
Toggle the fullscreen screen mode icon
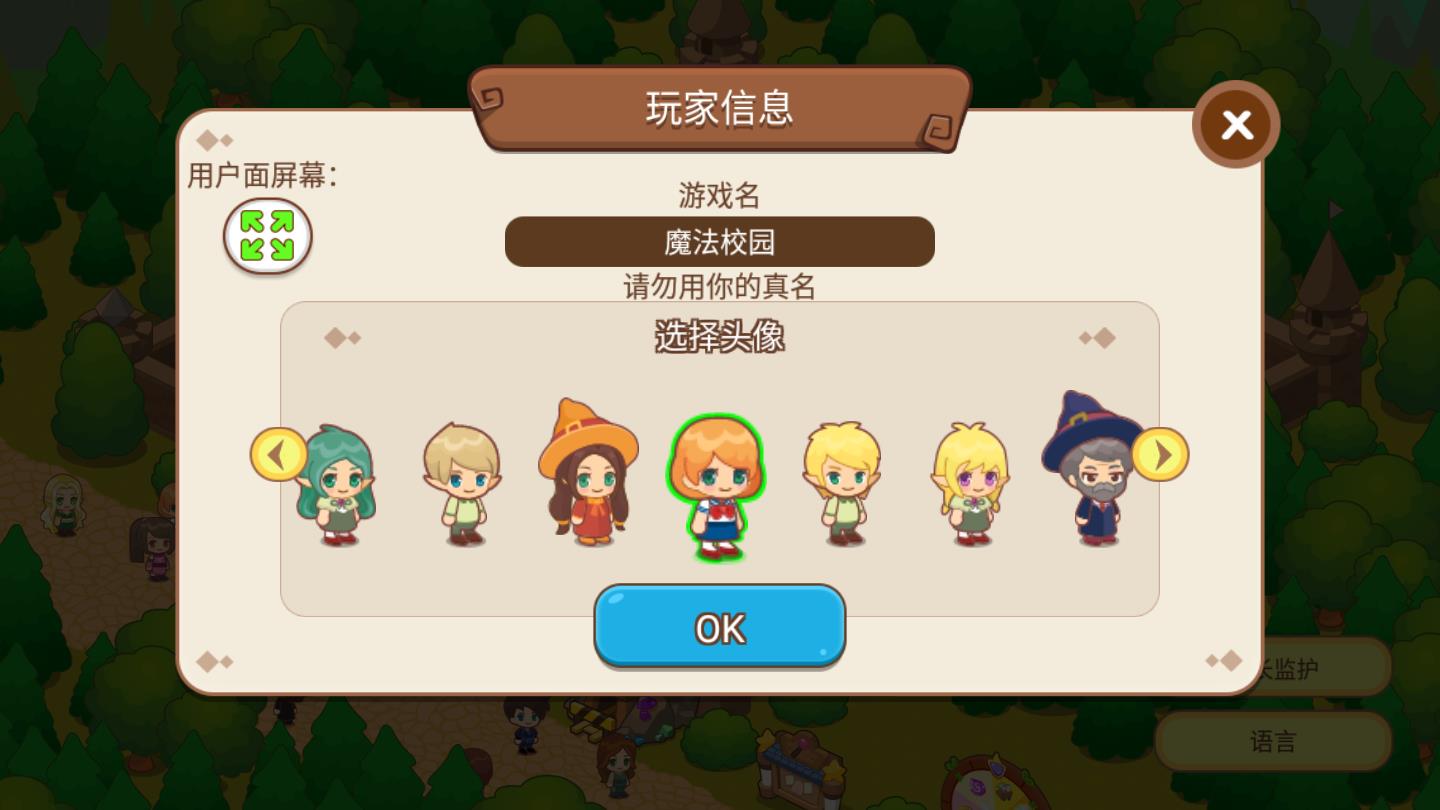tap(267, 236)
